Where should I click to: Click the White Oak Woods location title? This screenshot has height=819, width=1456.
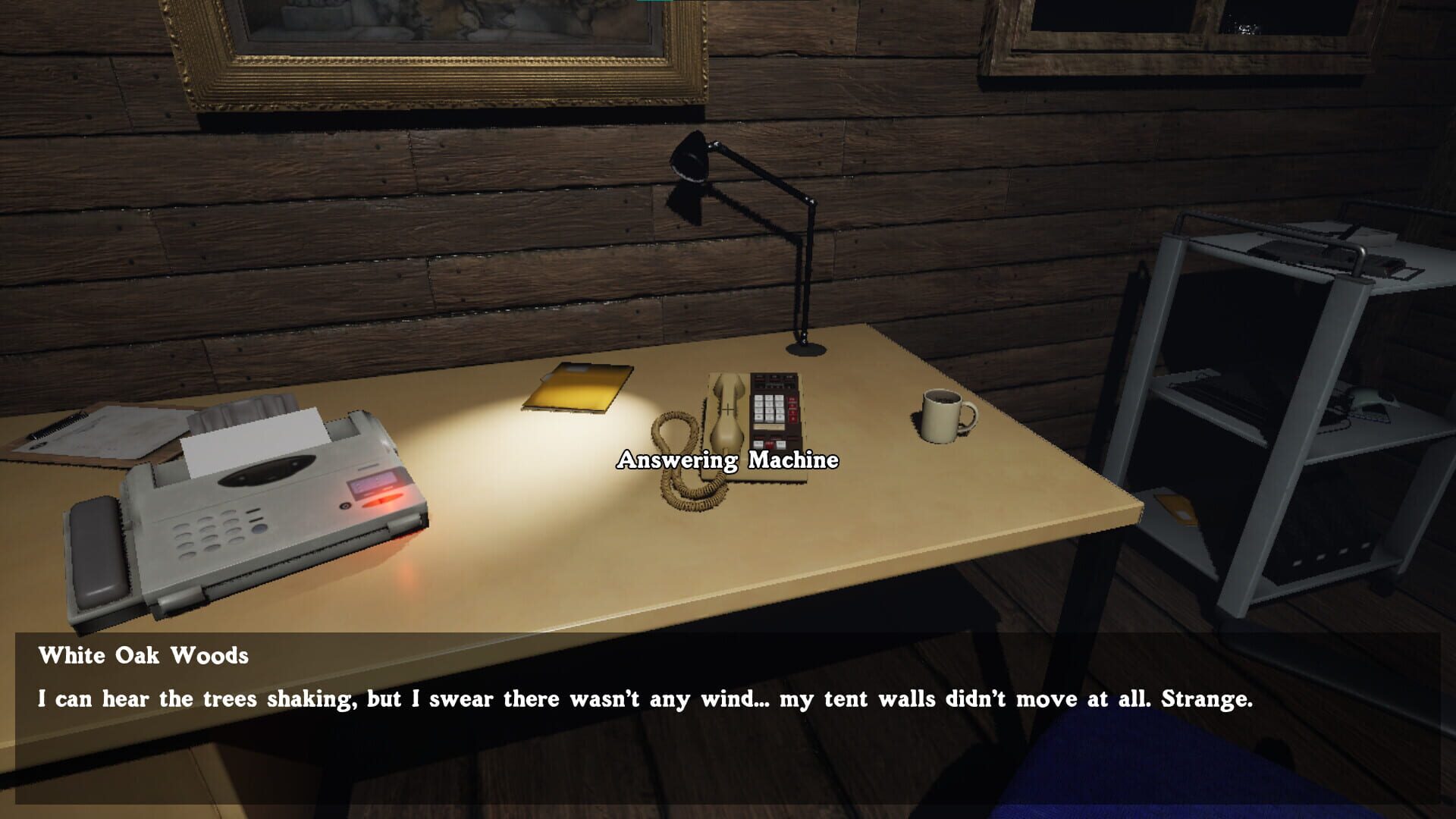(x=143, y=656)
